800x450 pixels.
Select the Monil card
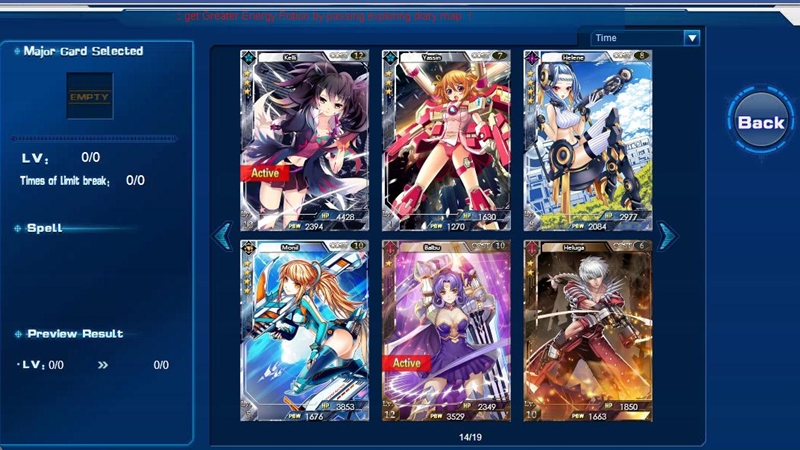click(304, 330)
